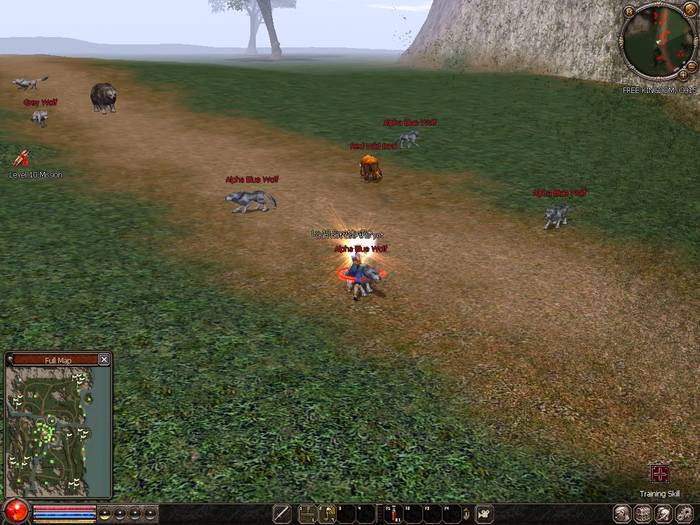
Task: Click the Full Map terrain view
Action: 49,431
